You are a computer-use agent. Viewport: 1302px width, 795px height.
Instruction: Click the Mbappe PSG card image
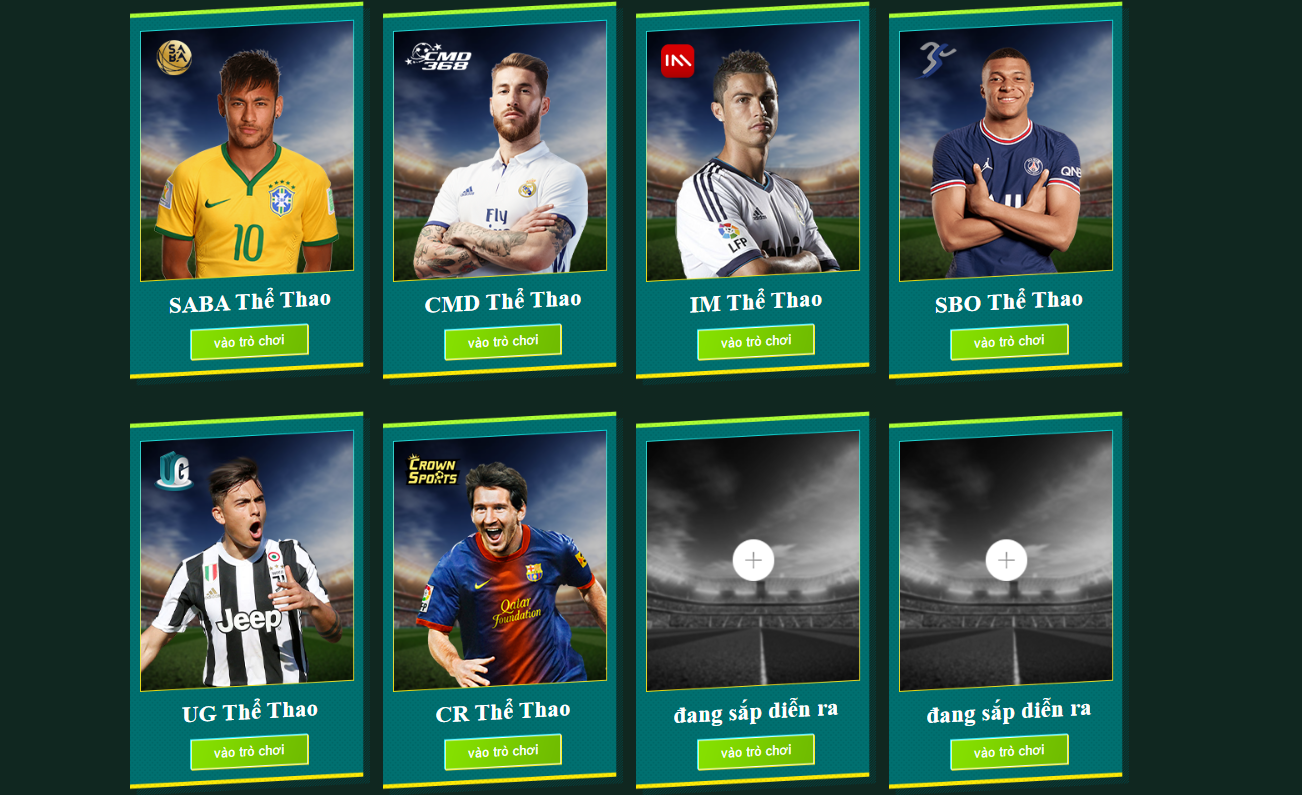coord(1008,150)
